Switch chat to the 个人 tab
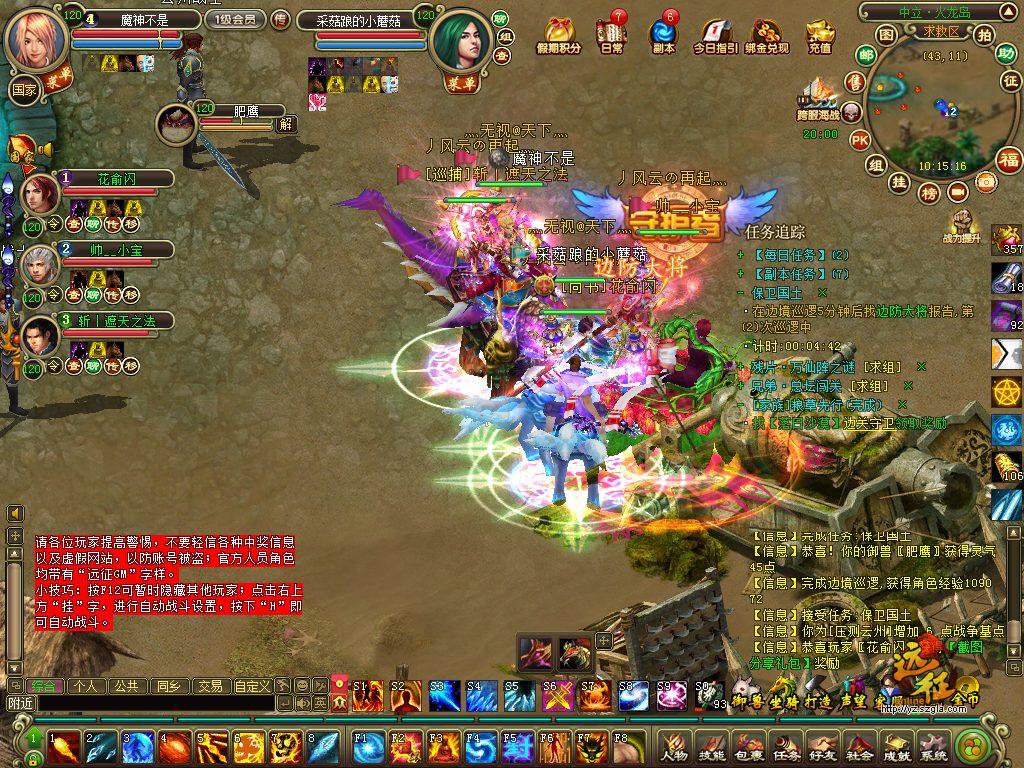 [x=86, y=686]
